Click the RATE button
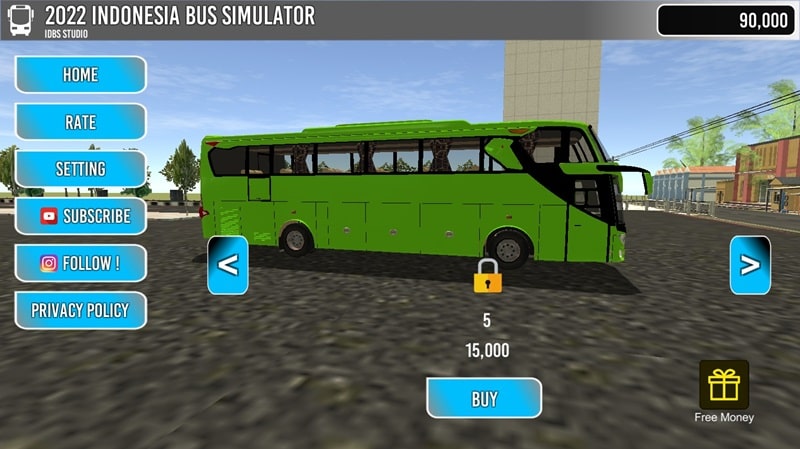Screen dimensions: 800x449 coord(80,122)
